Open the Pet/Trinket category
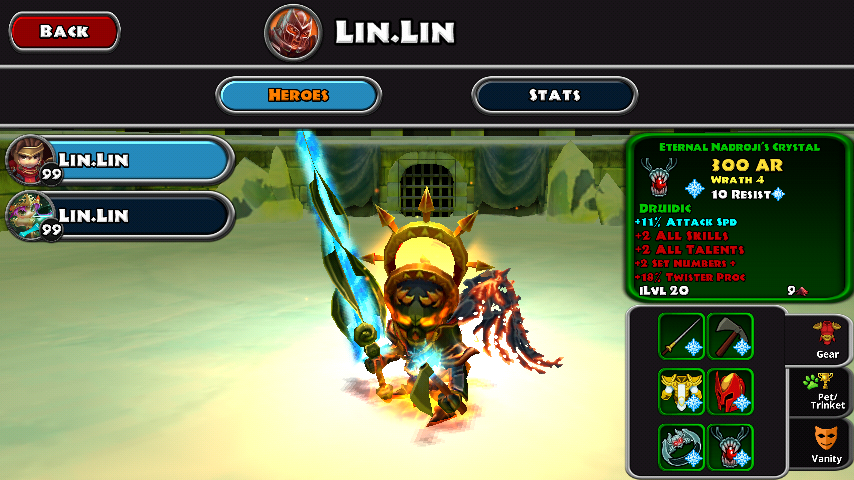Image resolution: width=854 pixels, height=480 pixels. click(827, 393)
